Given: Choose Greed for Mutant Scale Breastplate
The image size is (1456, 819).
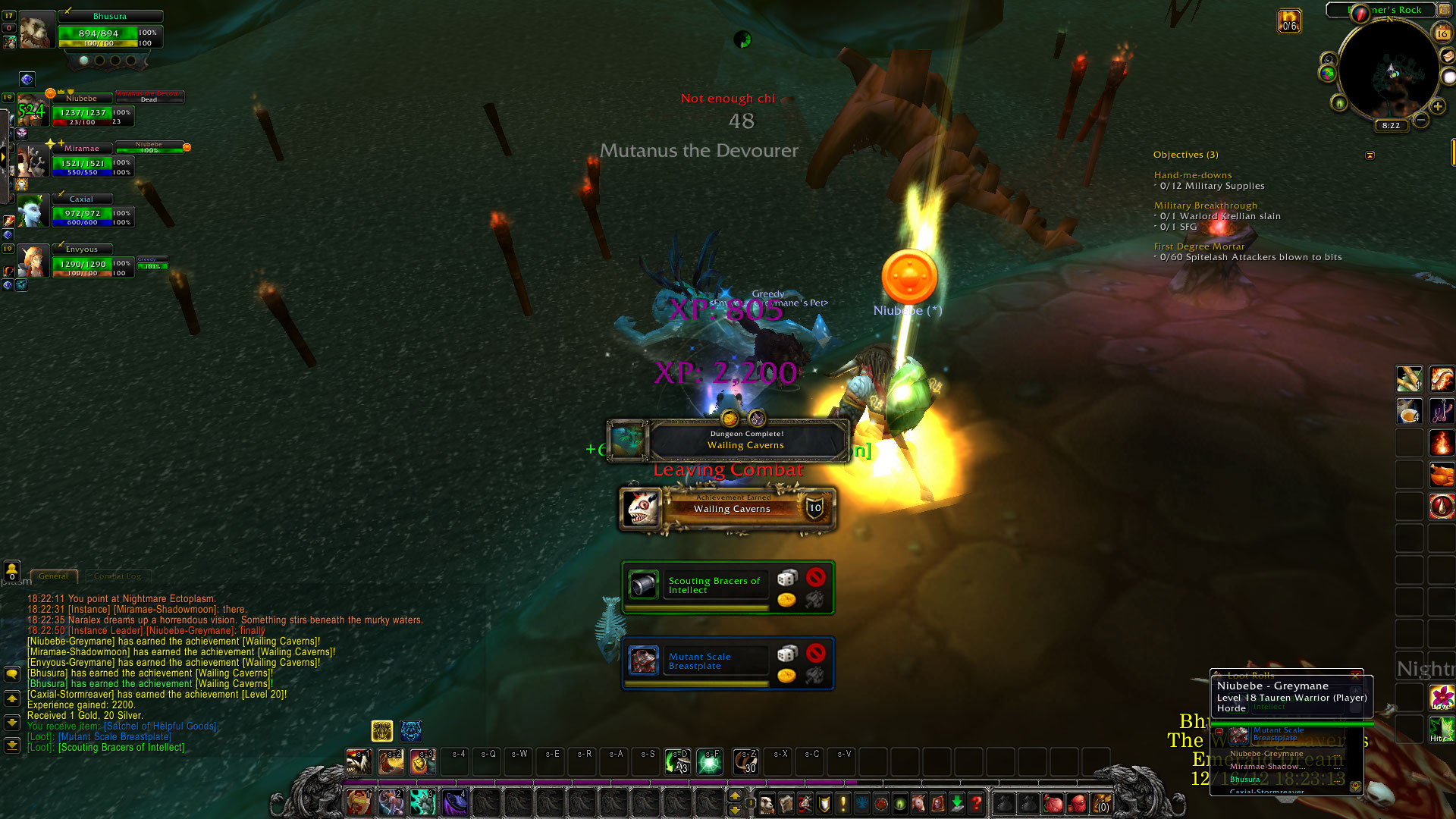Looking at the screenshot, I should coord(787,675).
